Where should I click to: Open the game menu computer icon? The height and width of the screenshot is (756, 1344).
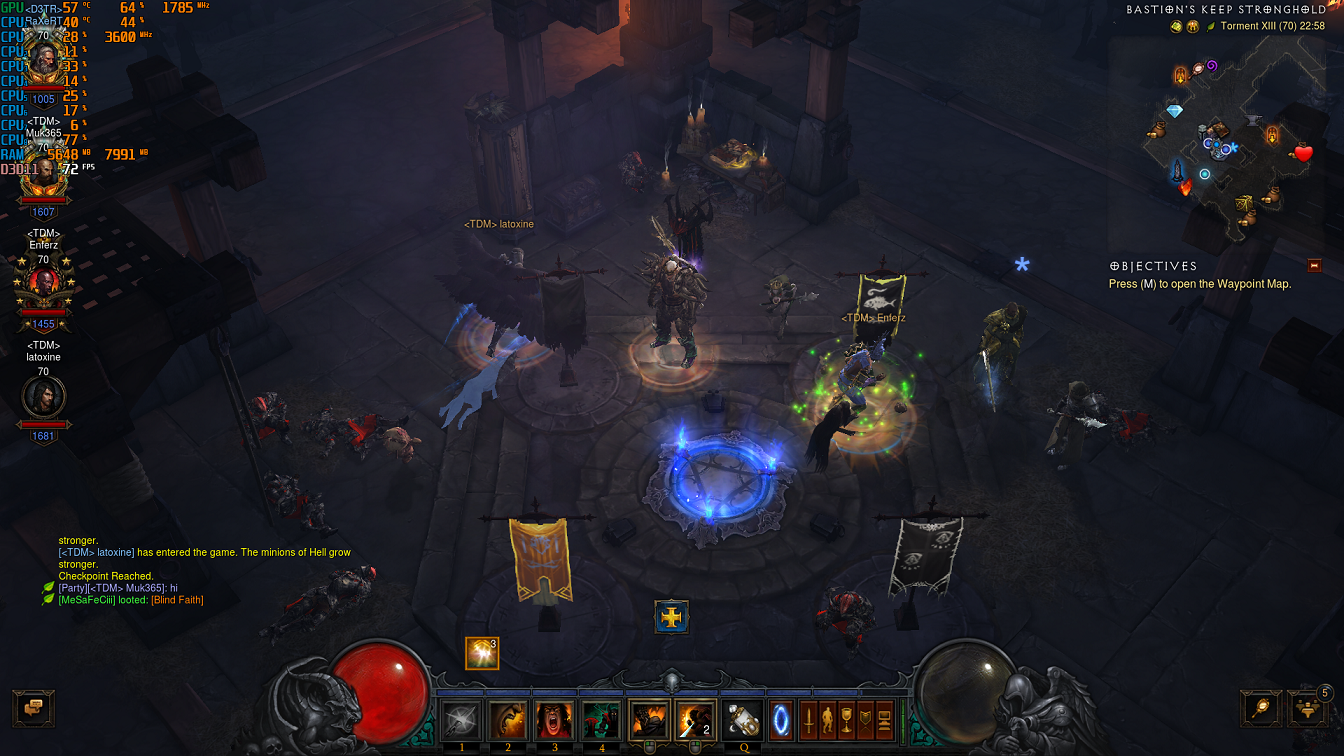point(883,721)
